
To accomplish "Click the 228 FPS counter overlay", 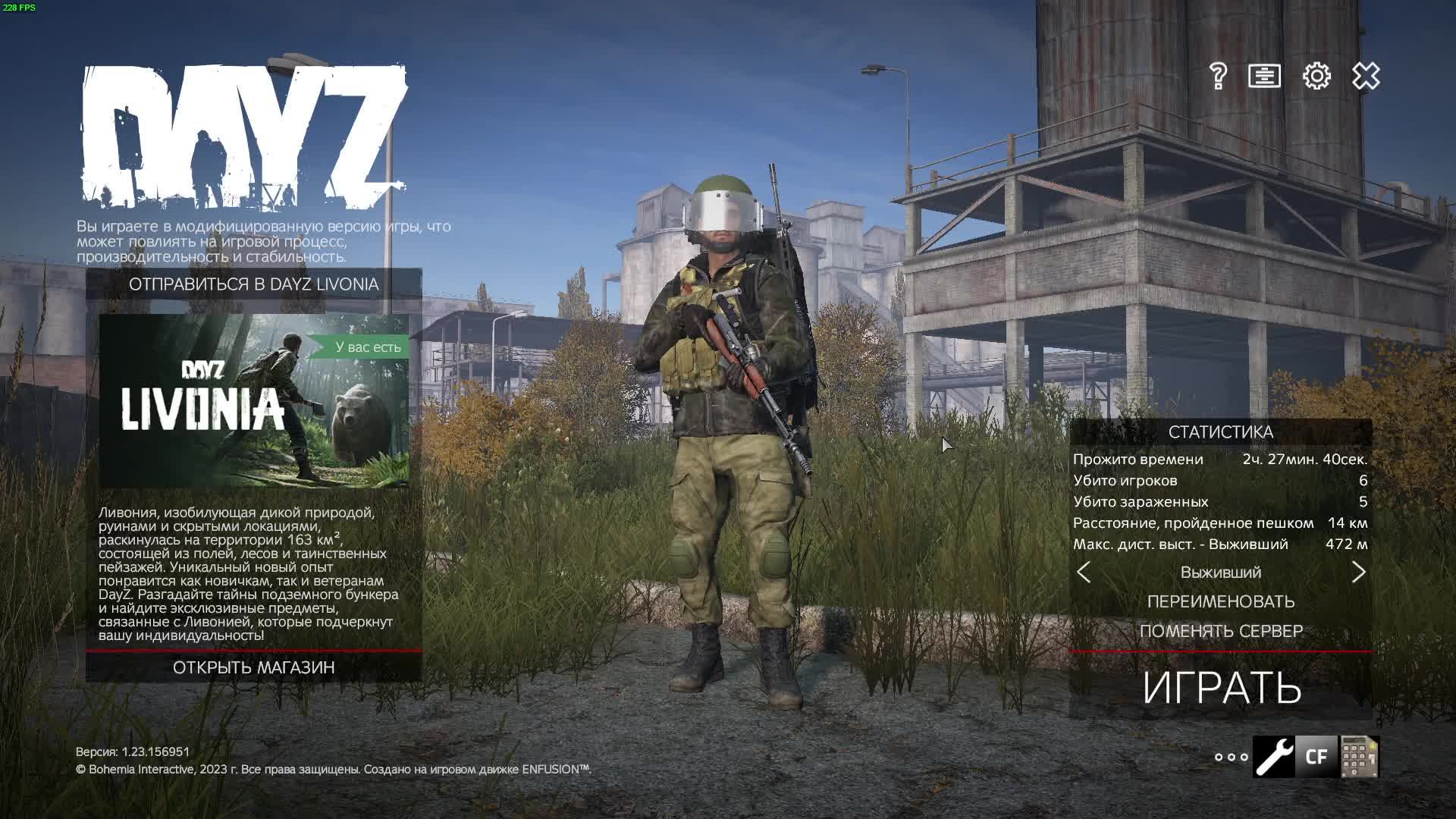I will click(19, 6).
